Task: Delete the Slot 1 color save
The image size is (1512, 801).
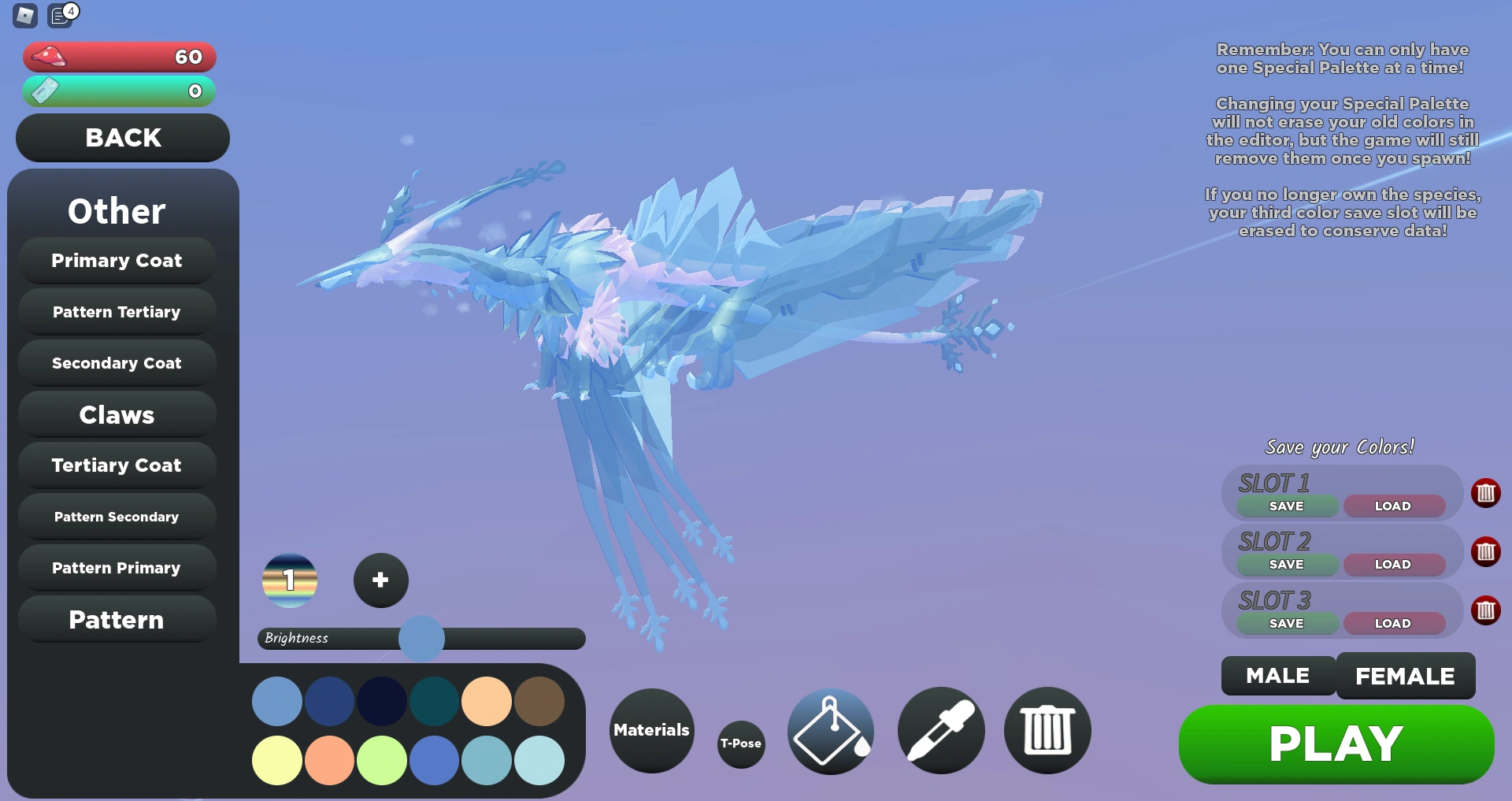Action: tap(1487, 493)
